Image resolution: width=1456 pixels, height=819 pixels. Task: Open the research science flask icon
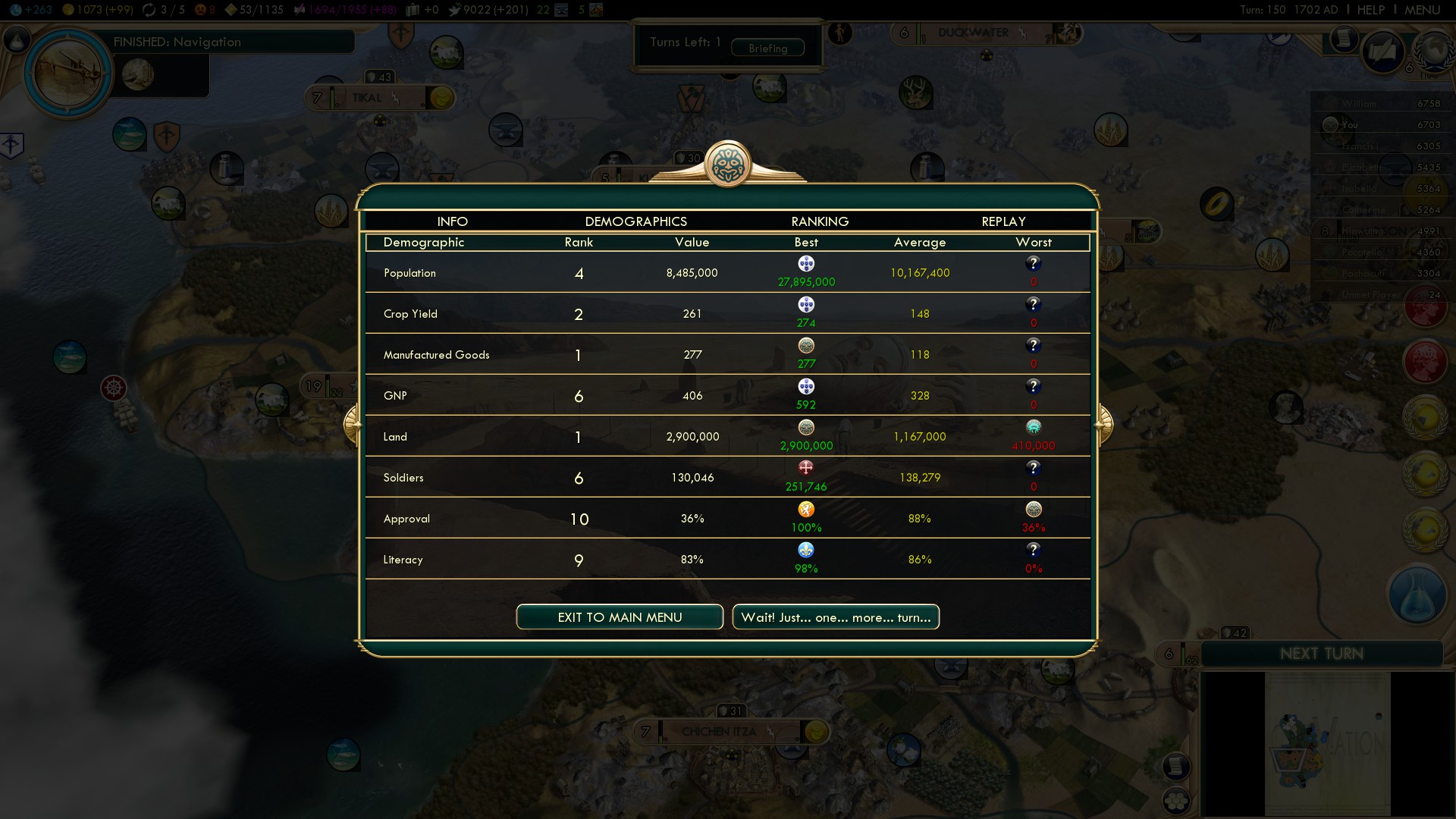point(1416,596)
